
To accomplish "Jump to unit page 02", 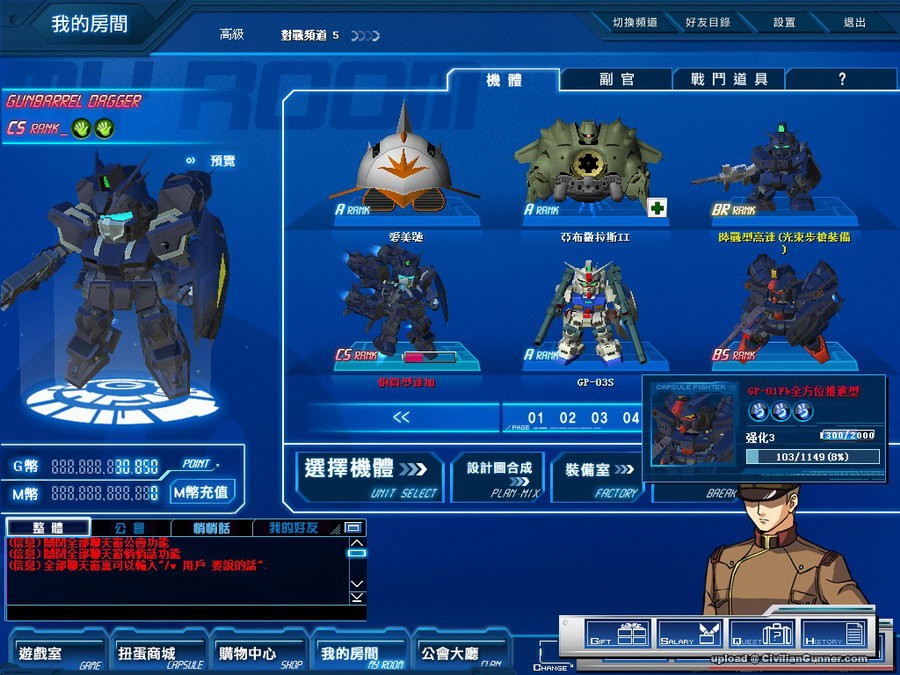I will pyautogui.click(x=568, y=418).
